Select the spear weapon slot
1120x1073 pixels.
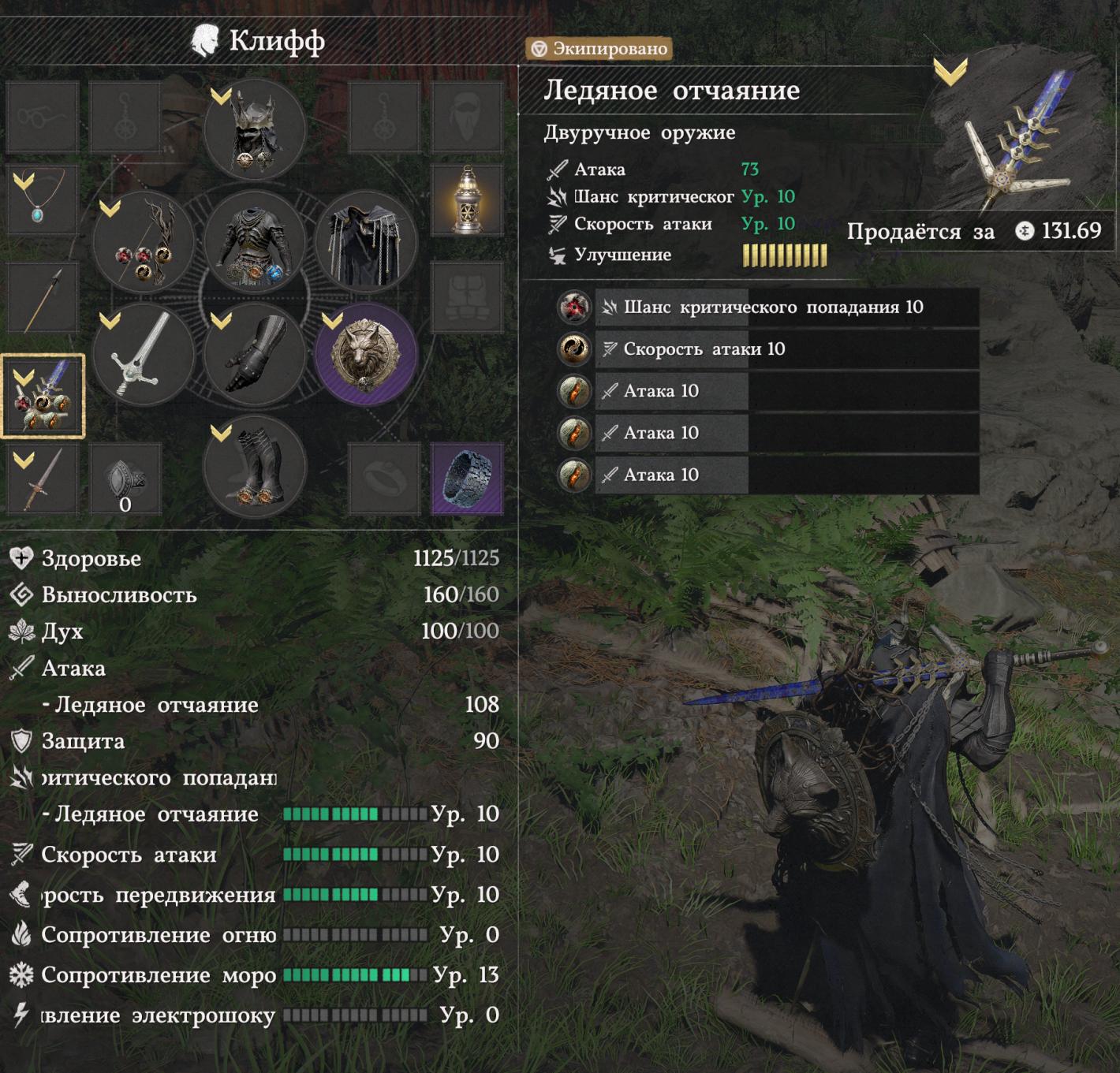point(43,299)
